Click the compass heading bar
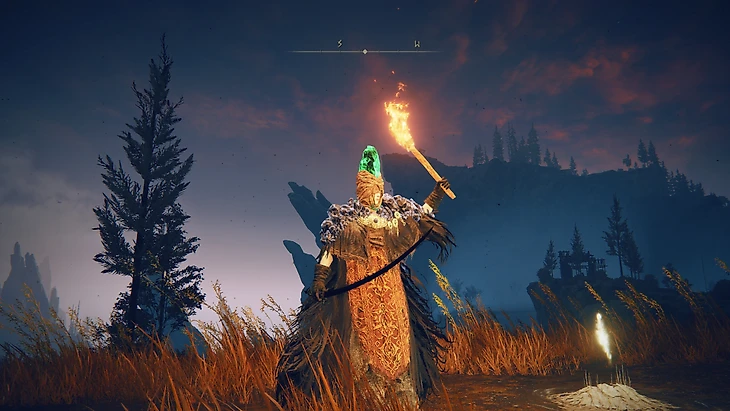Image resolution: width=730 pixels, height=411 pixels. point(365,49)
